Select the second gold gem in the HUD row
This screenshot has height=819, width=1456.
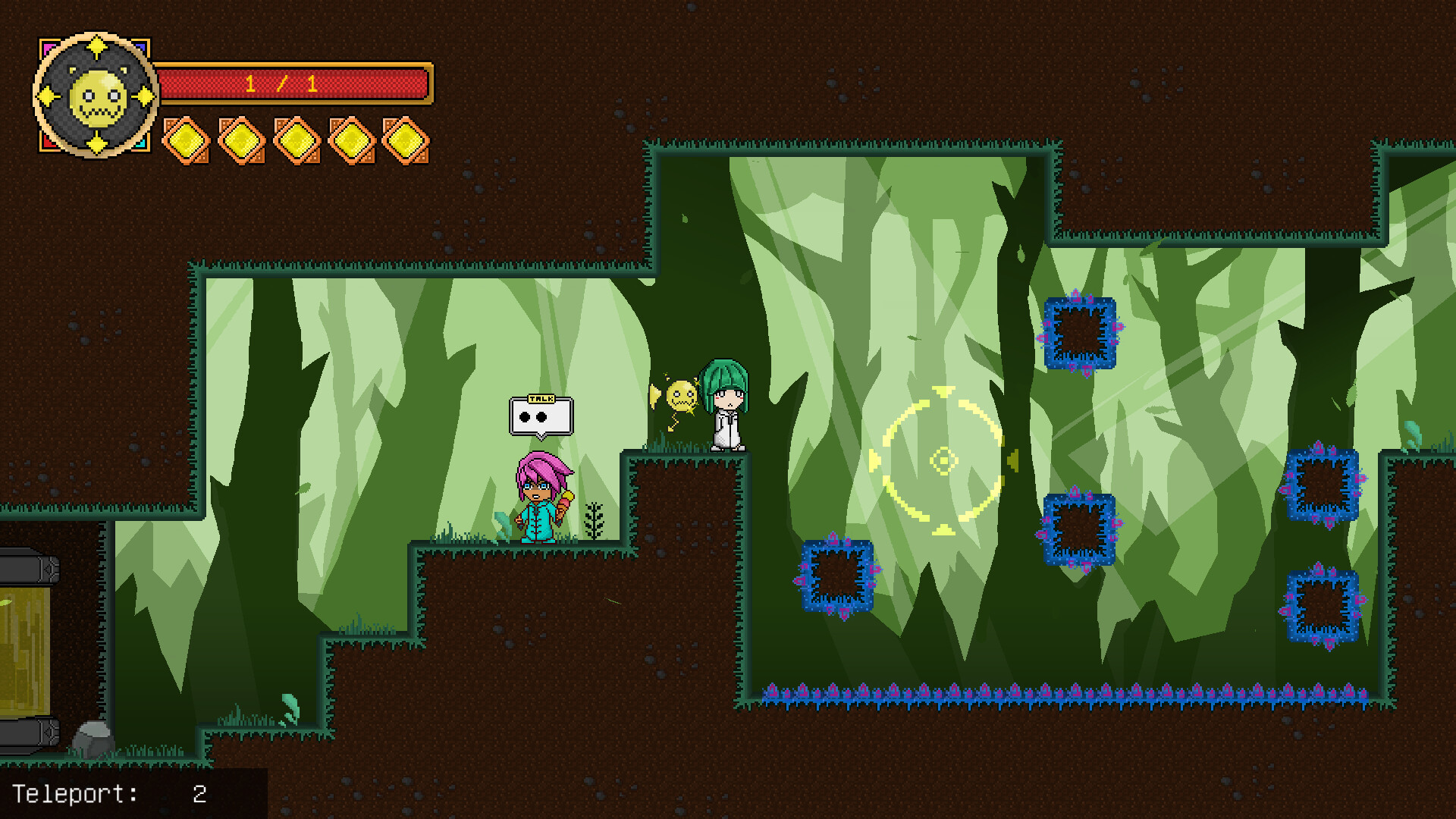[x=243, y=140]
